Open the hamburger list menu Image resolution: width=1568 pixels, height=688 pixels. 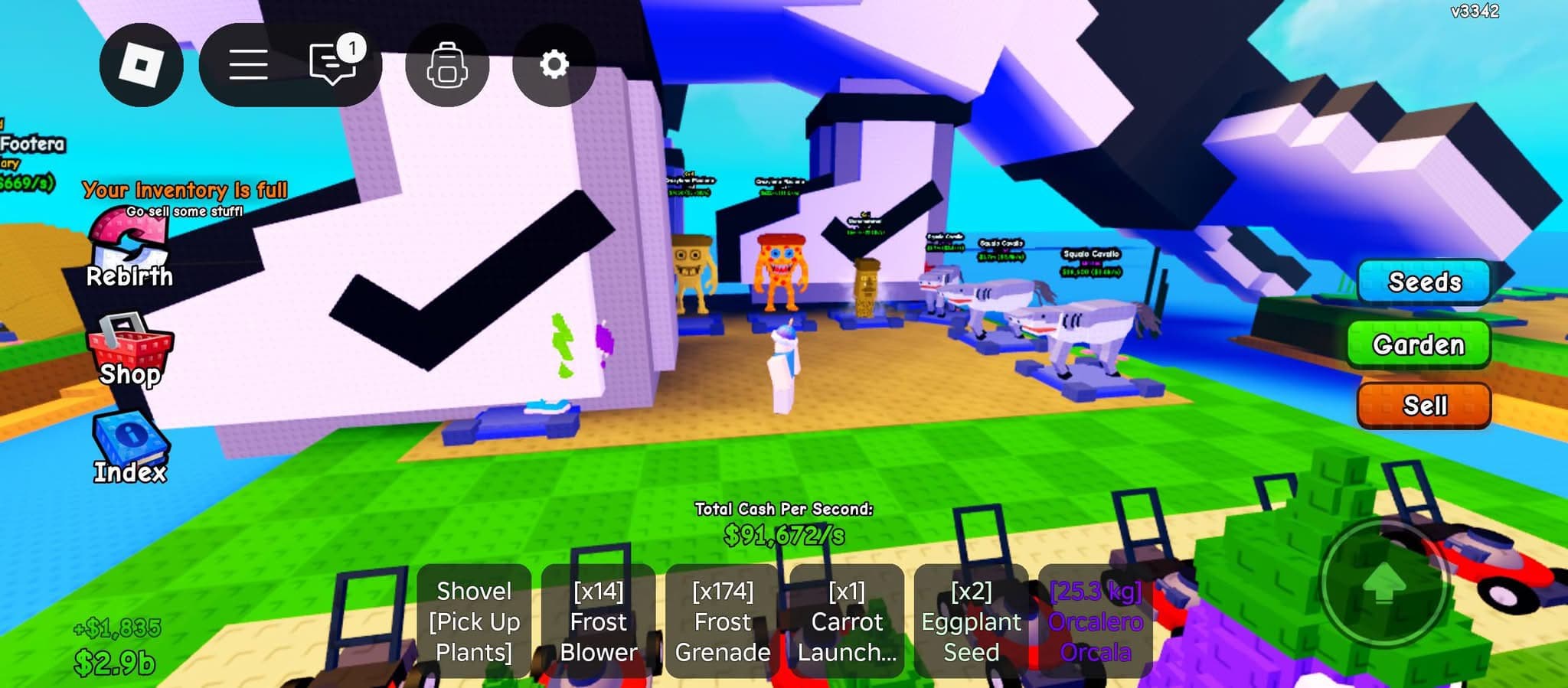pos(248,65)
